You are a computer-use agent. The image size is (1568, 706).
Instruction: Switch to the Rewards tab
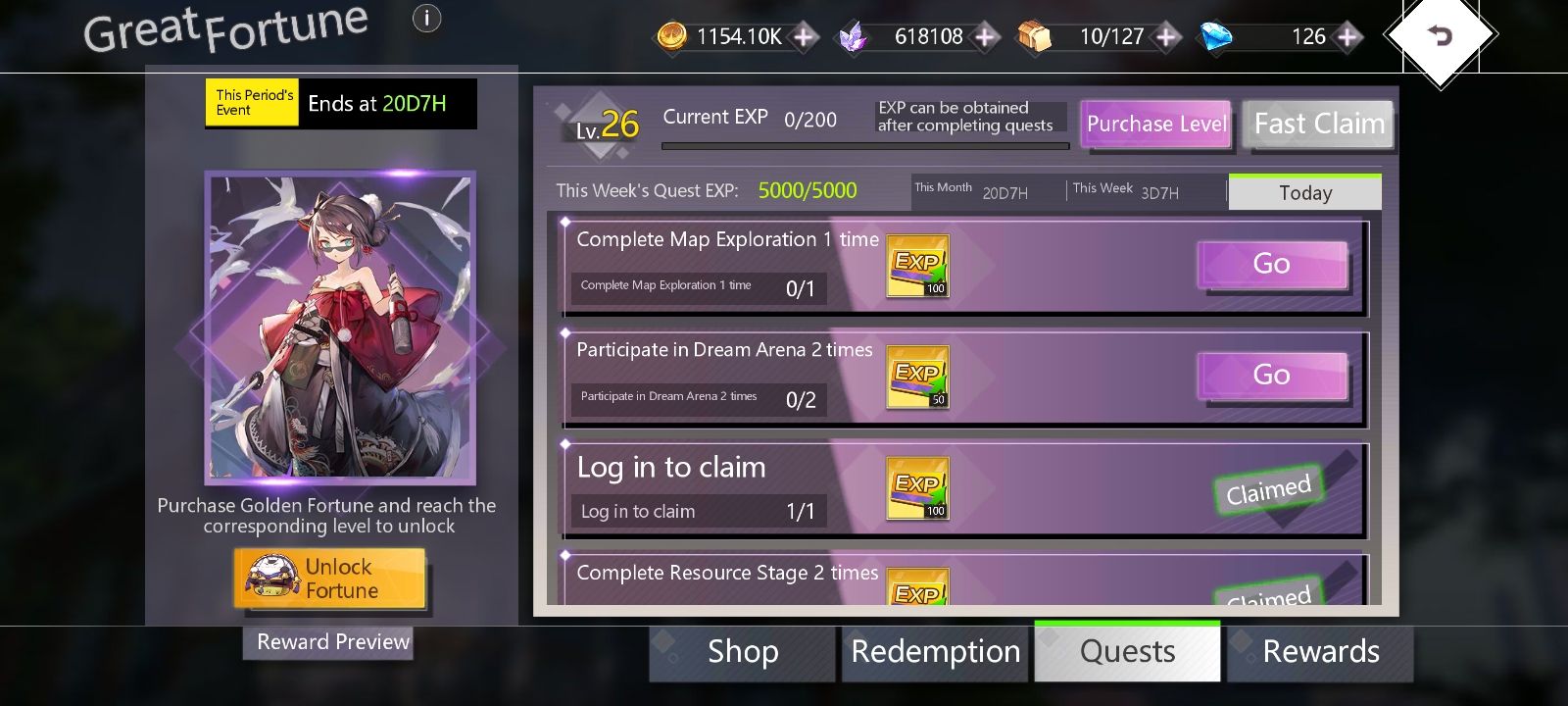coord(1322,651)
